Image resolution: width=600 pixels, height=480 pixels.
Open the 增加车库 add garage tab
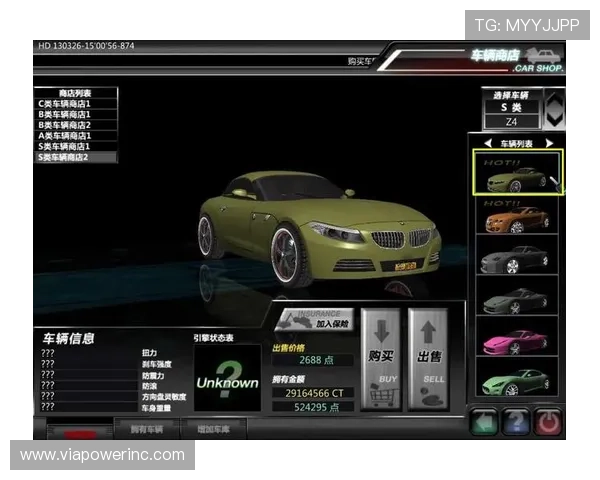pos(209,428)
